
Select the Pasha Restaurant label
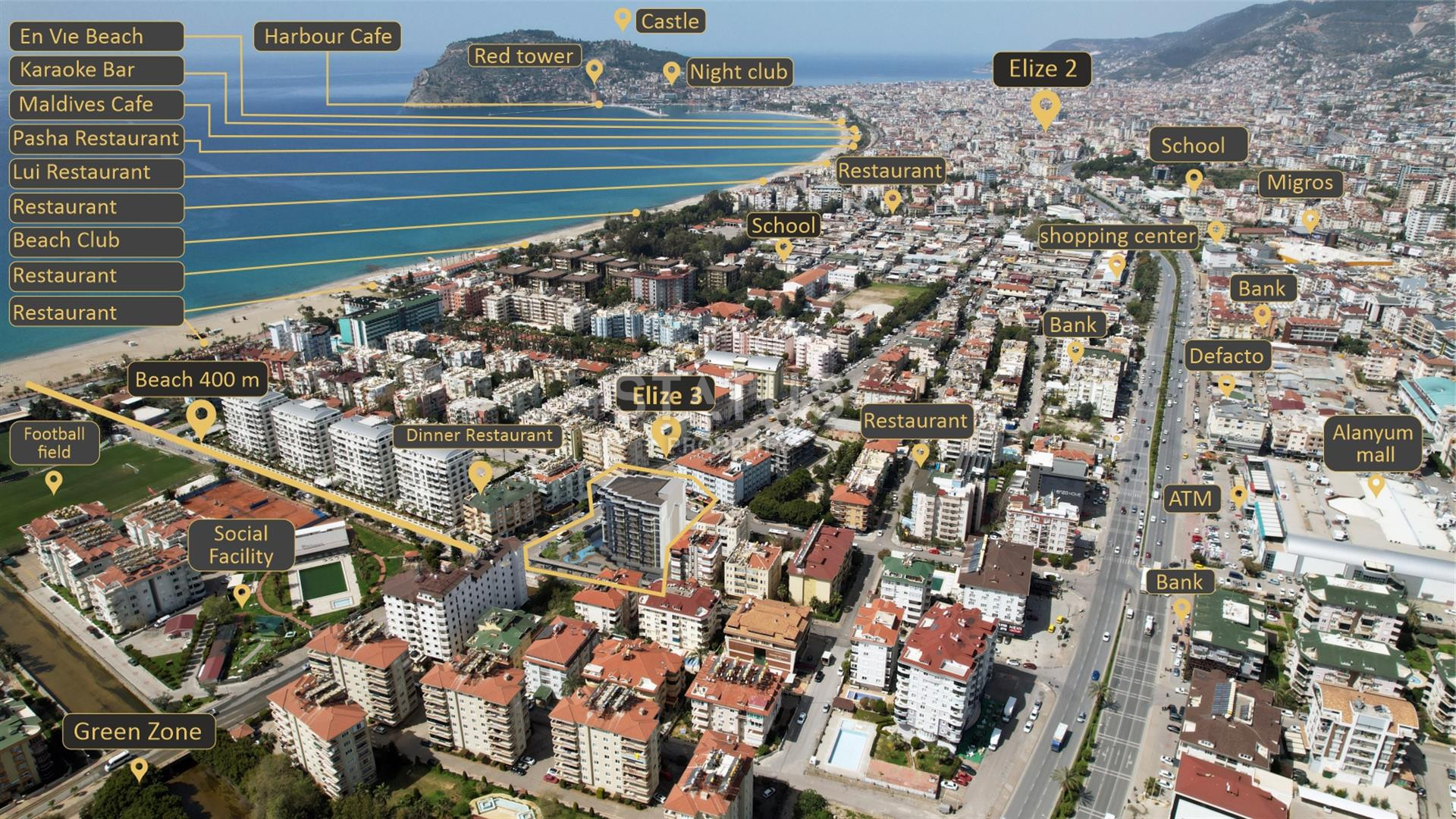click(96, 139)
